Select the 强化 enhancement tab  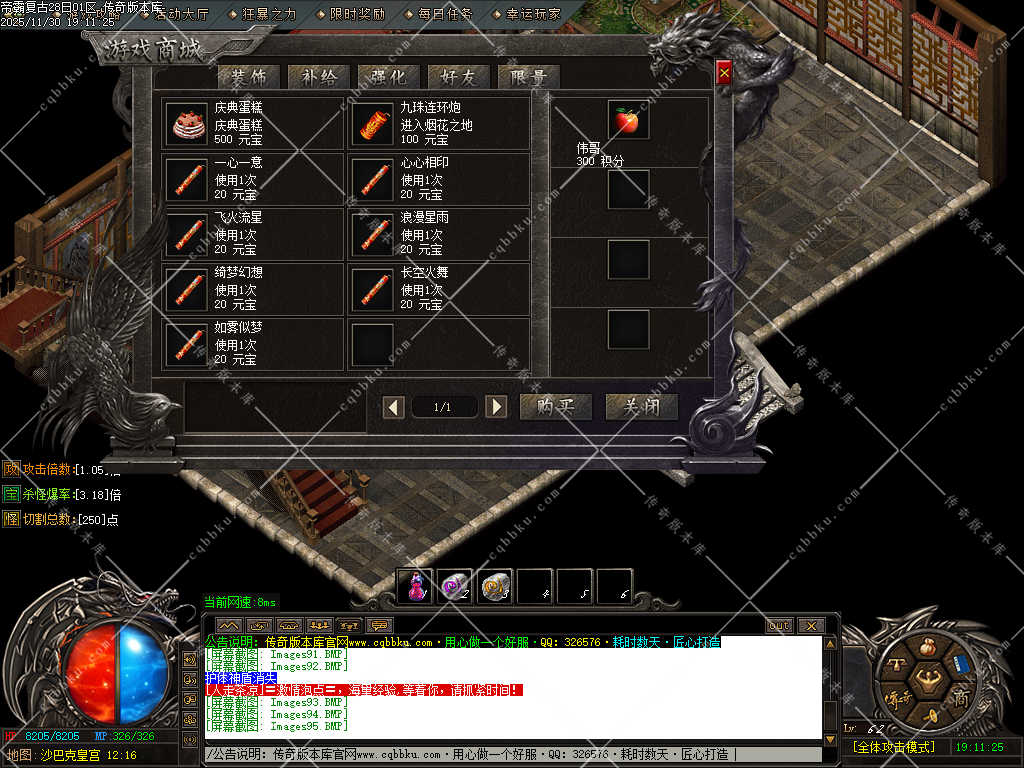[389, 77]
